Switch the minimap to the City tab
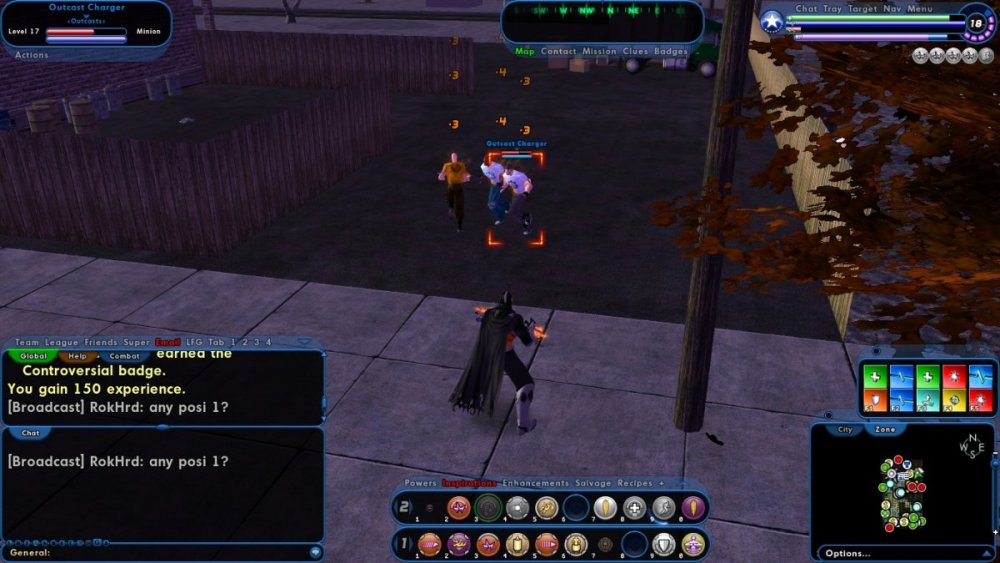The height and width of the screenshot is (563, 1000). tap(845, 429)
